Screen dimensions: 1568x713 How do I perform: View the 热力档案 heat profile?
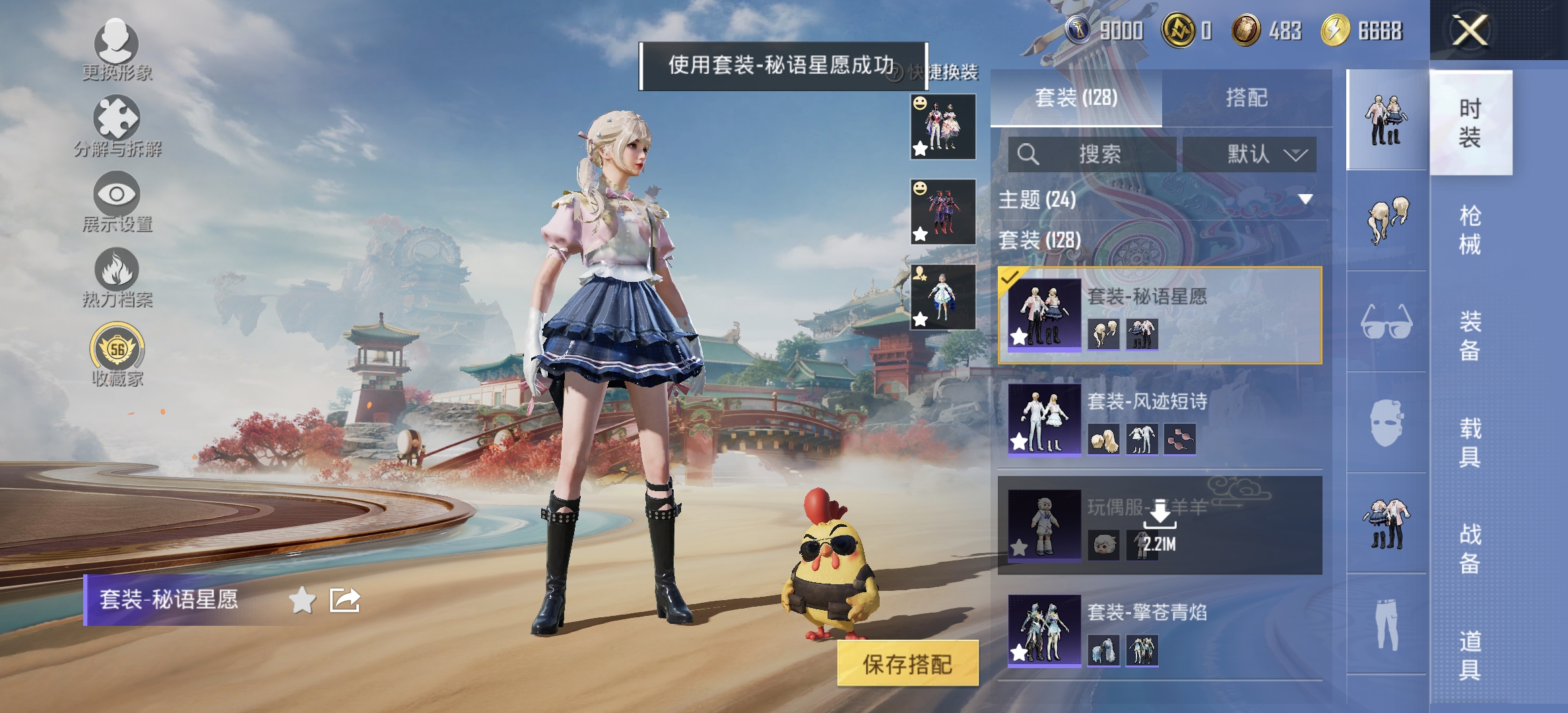[x=115, y=274]
